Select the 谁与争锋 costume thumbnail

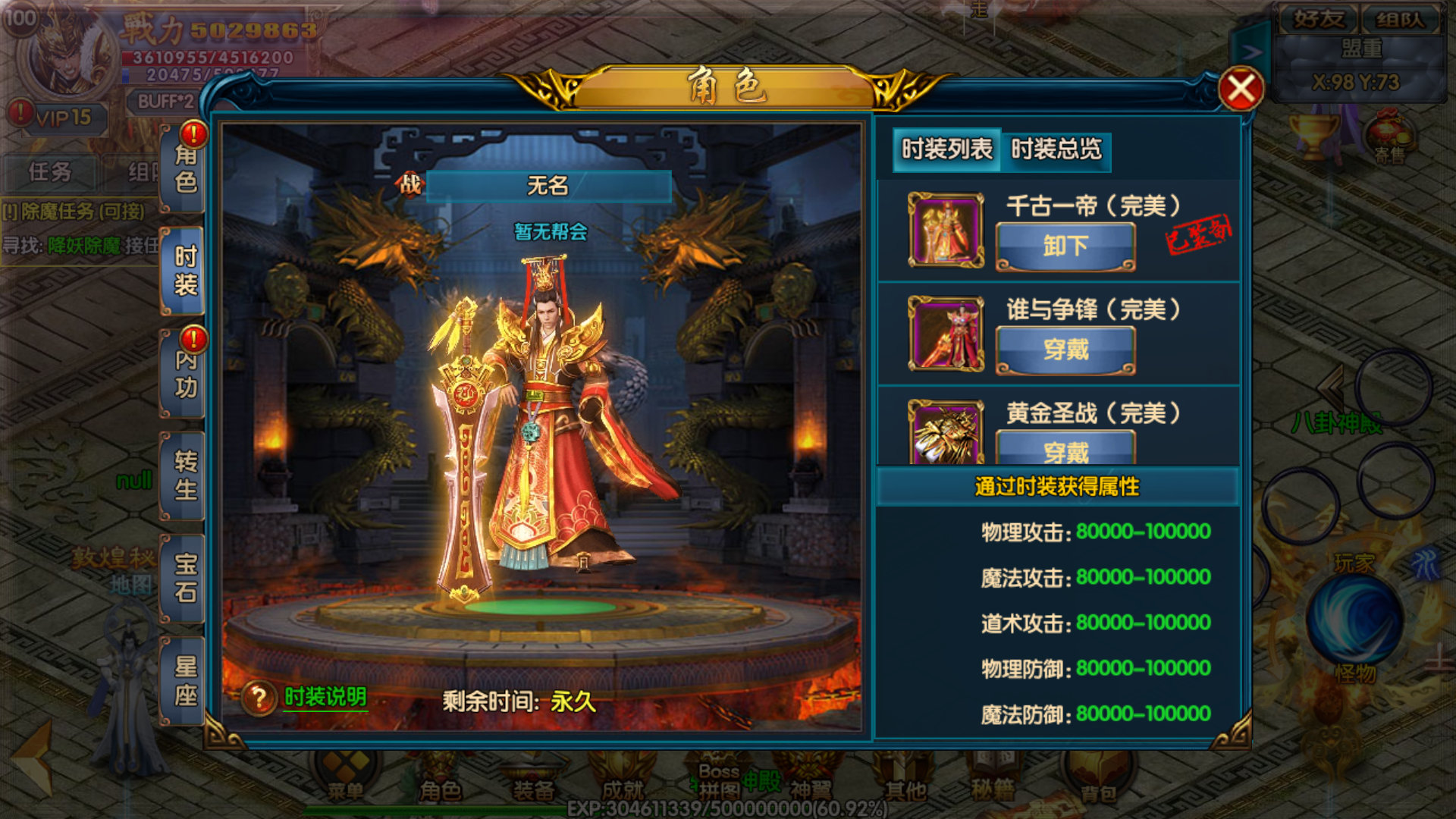[946, 334]
